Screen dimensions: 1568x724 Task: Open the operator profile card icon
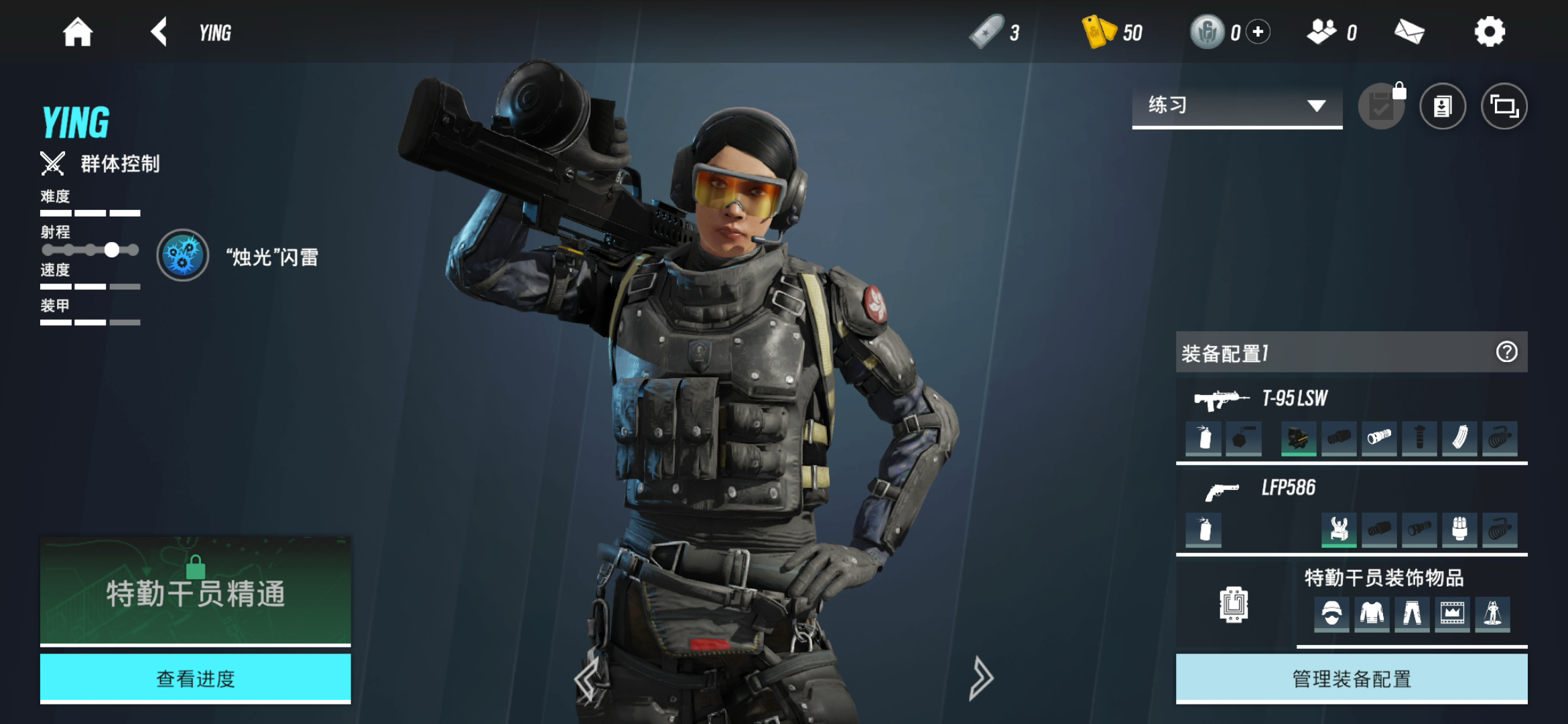1442,106
